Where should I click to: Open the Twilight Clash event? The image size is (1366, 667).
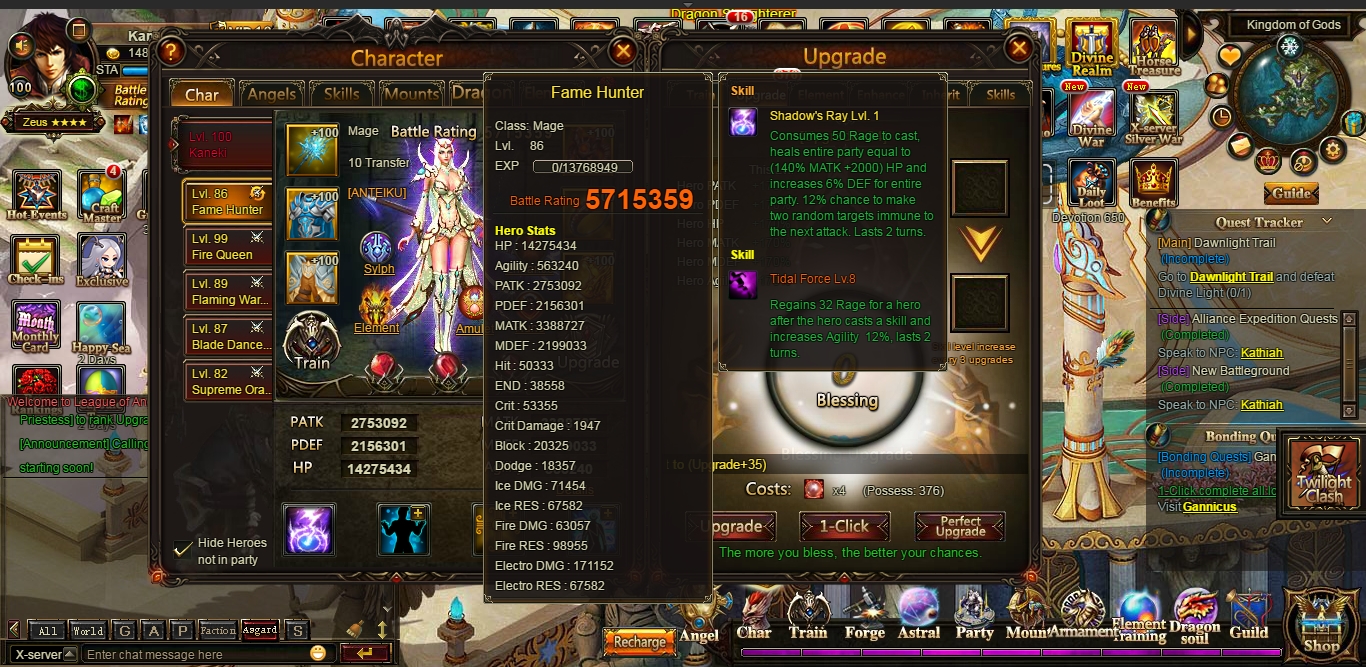tap(1324, 474)
